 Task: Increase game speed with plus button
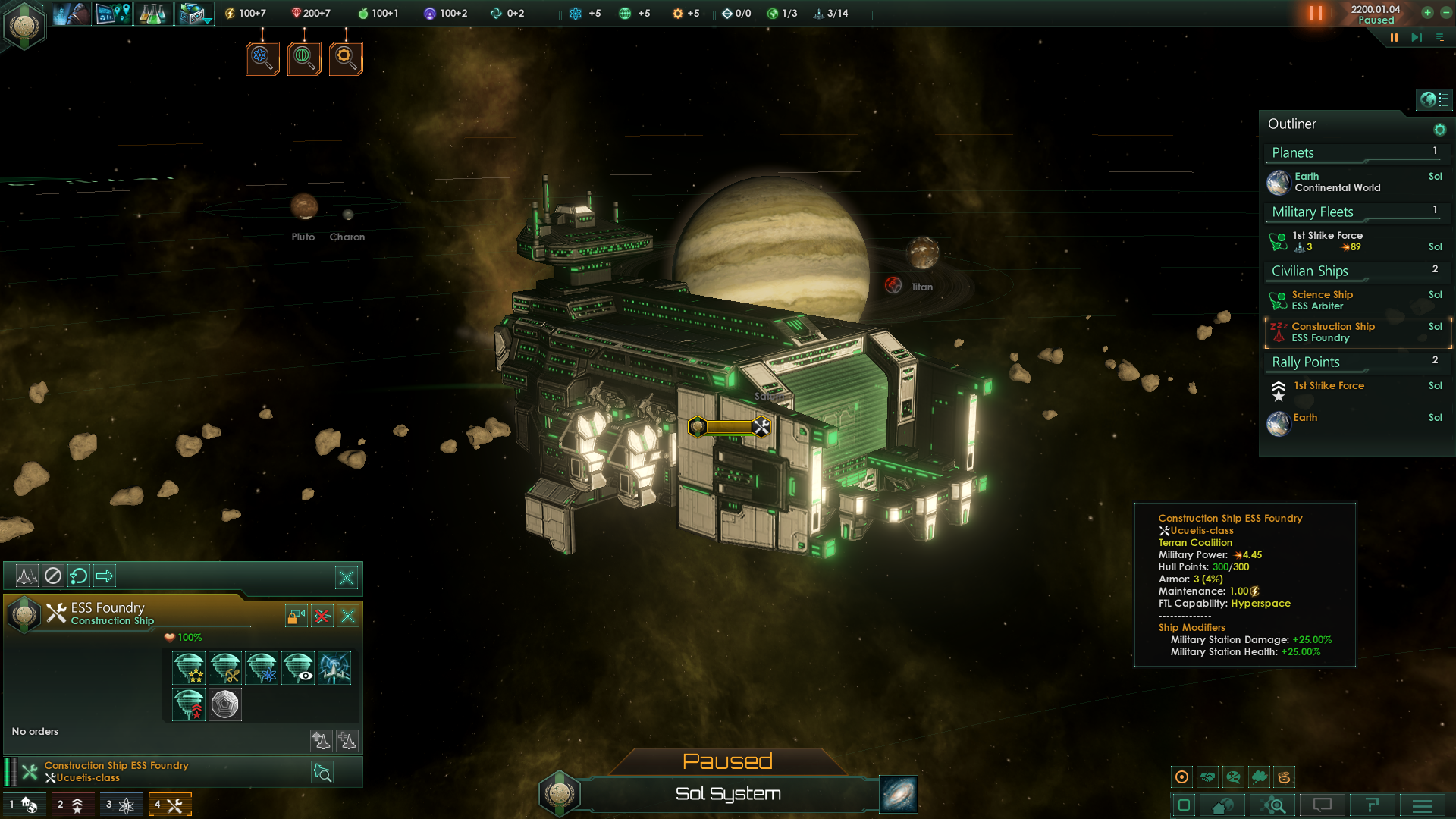[1427, 13]
